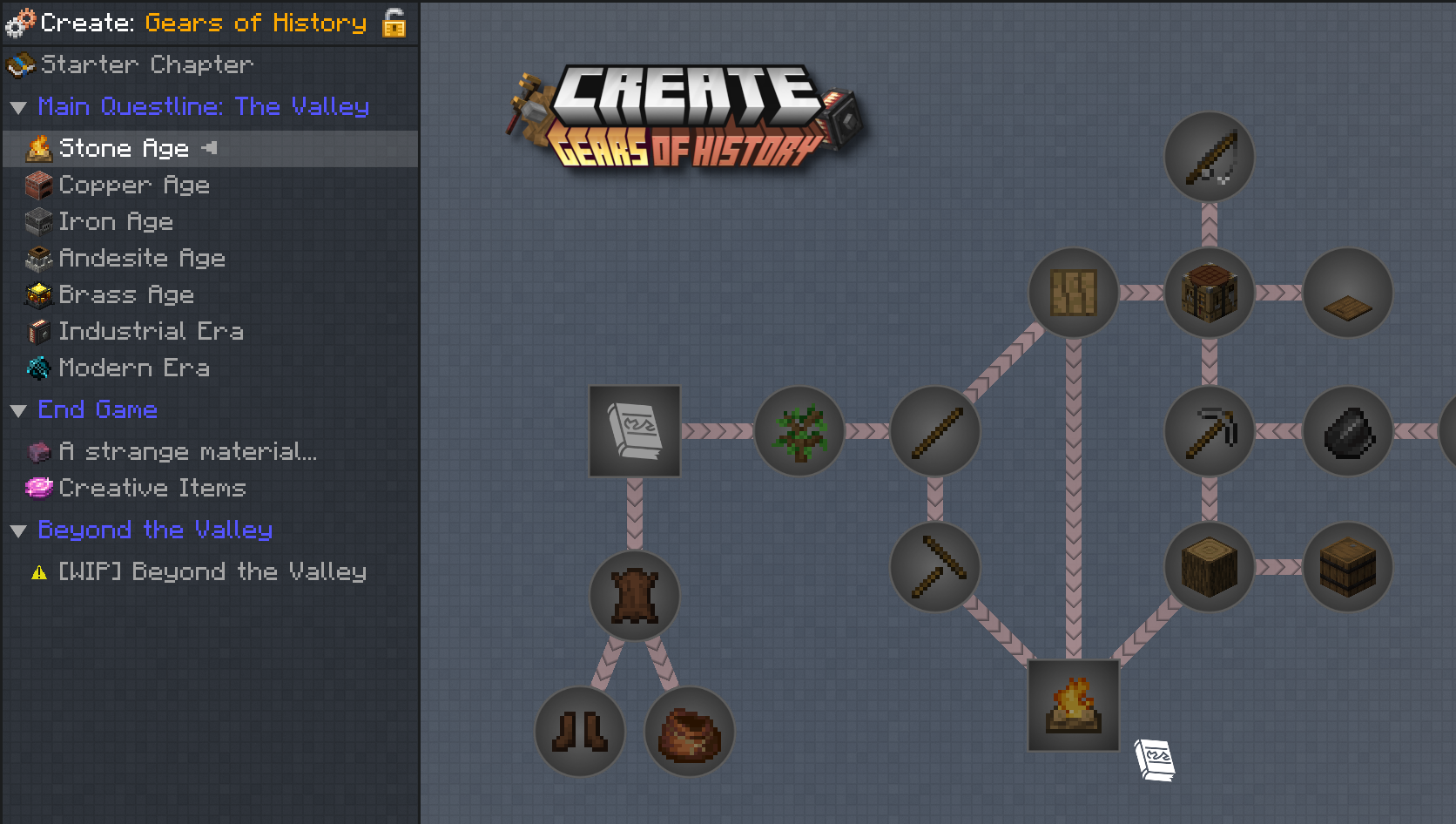Select the charcoal quest node

1347,429
